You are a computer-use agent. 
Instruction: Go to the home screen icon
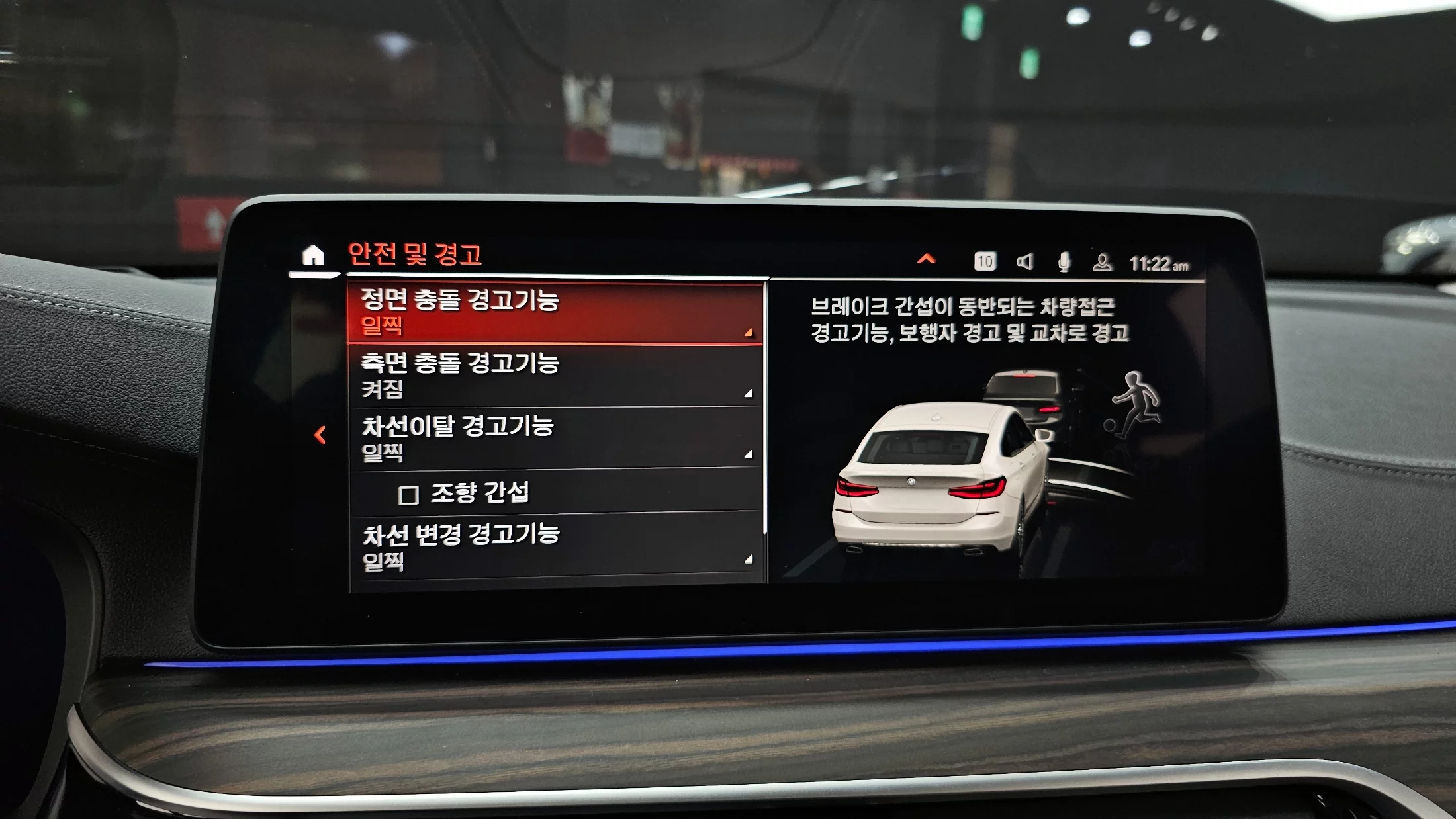(x=313, y=256)
